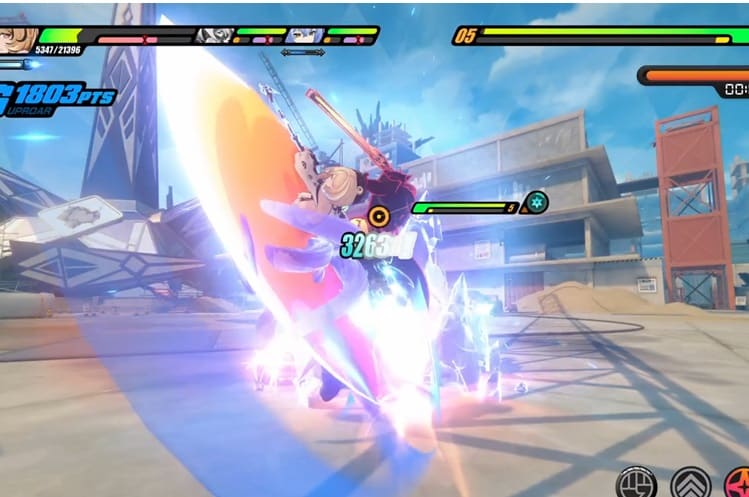Switch to the blue-haired teammate portrait

pyautogui.click(x=302, y=35)
